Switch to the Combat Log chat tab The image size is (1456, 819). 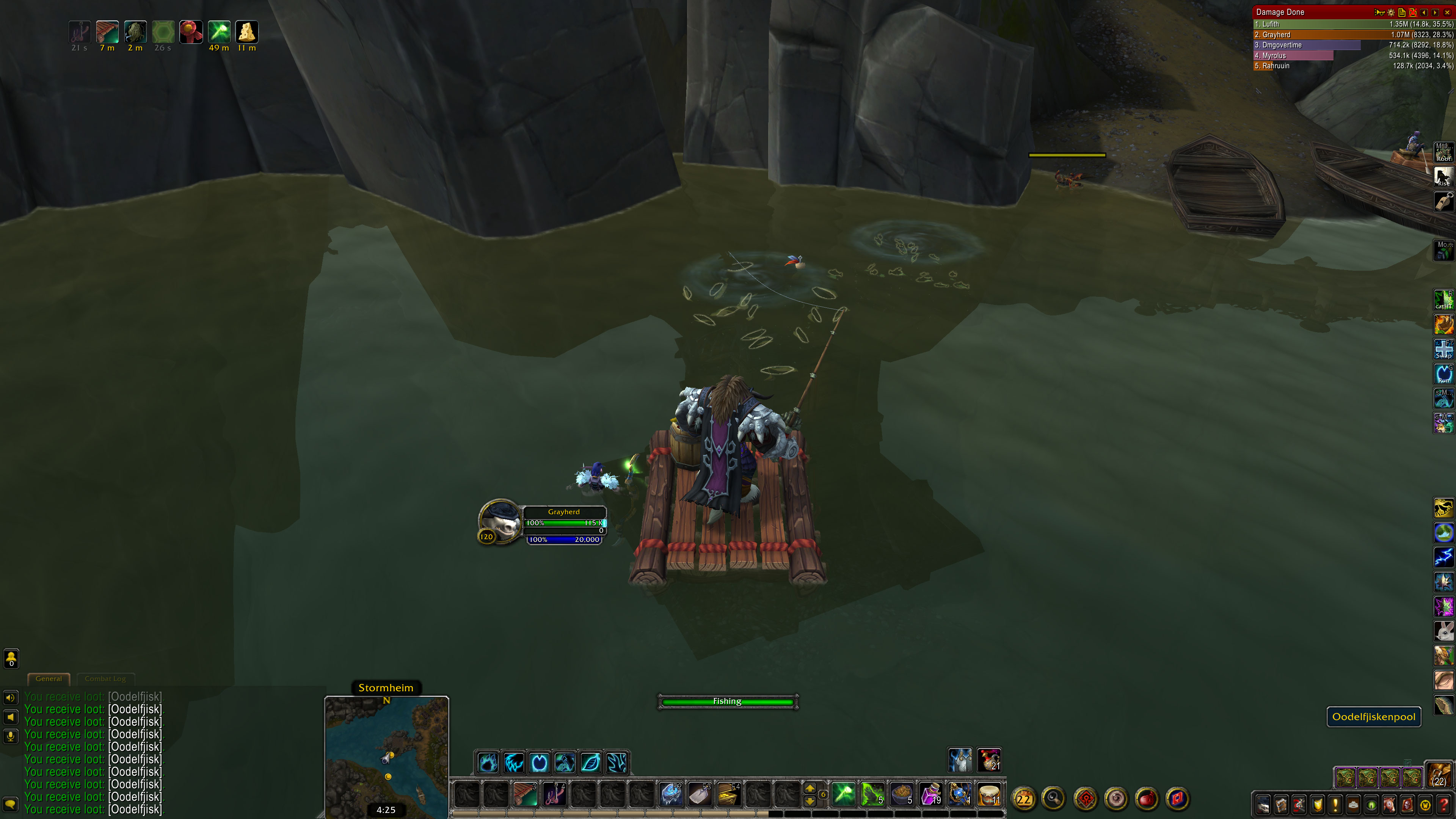pos(105,679)
